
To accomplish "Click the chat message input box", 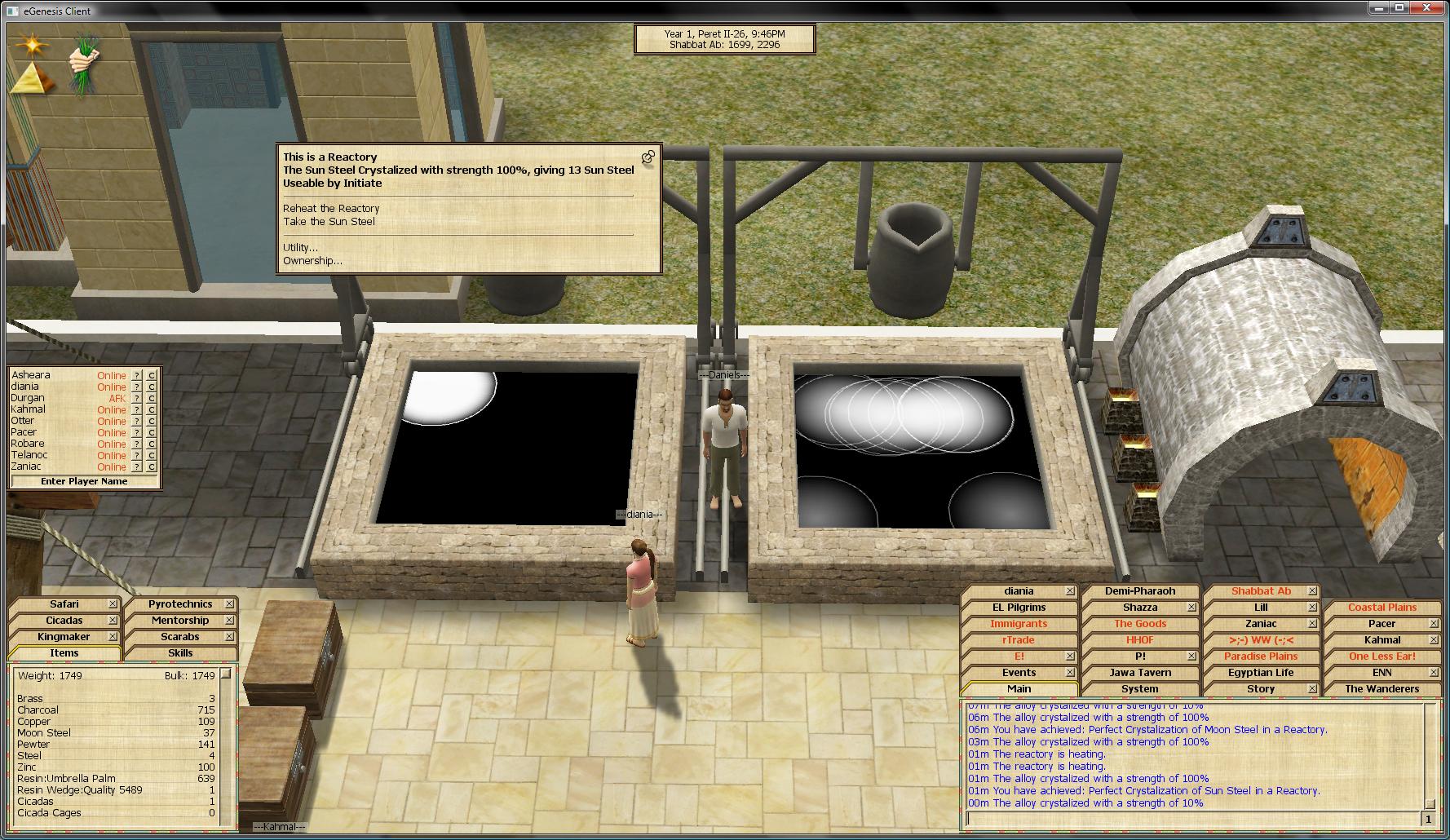I will click(x=1192, y=818).
